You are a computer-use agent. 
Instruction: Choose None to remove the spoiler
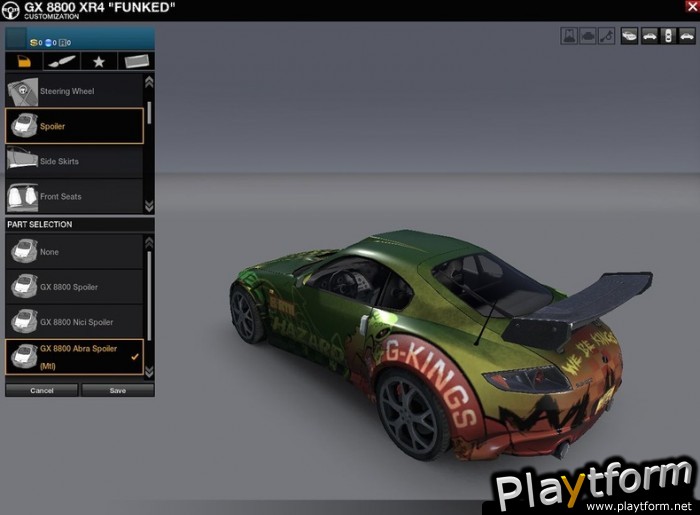(75, 252)
